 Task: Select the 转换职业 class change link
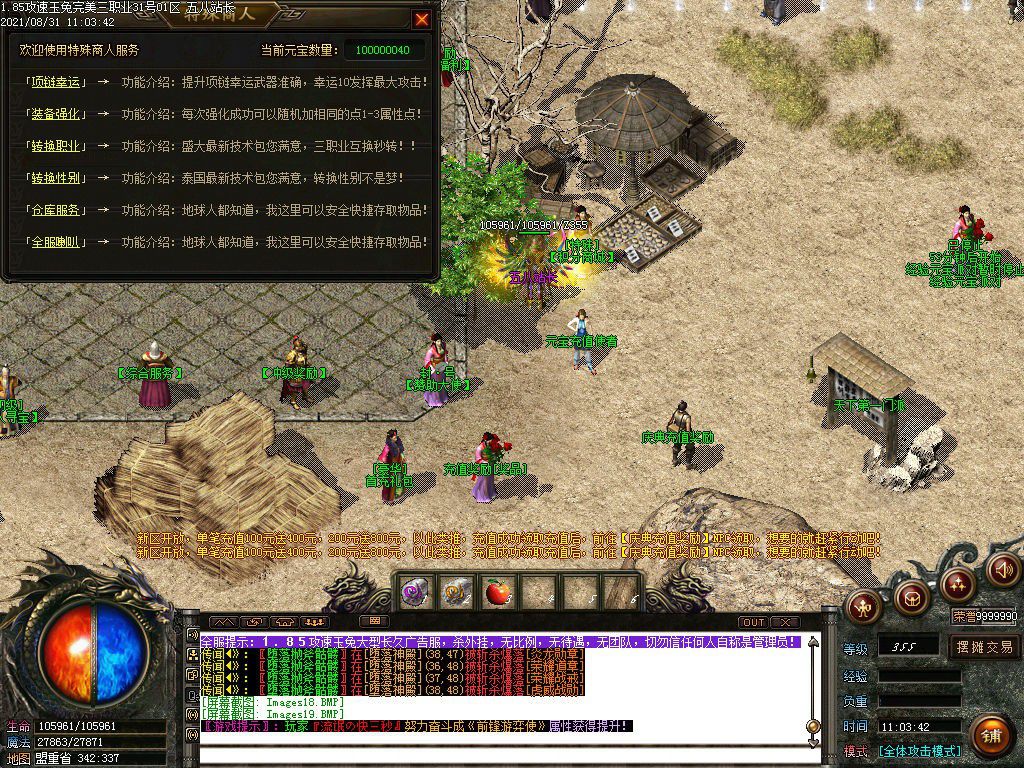point(54,146)
